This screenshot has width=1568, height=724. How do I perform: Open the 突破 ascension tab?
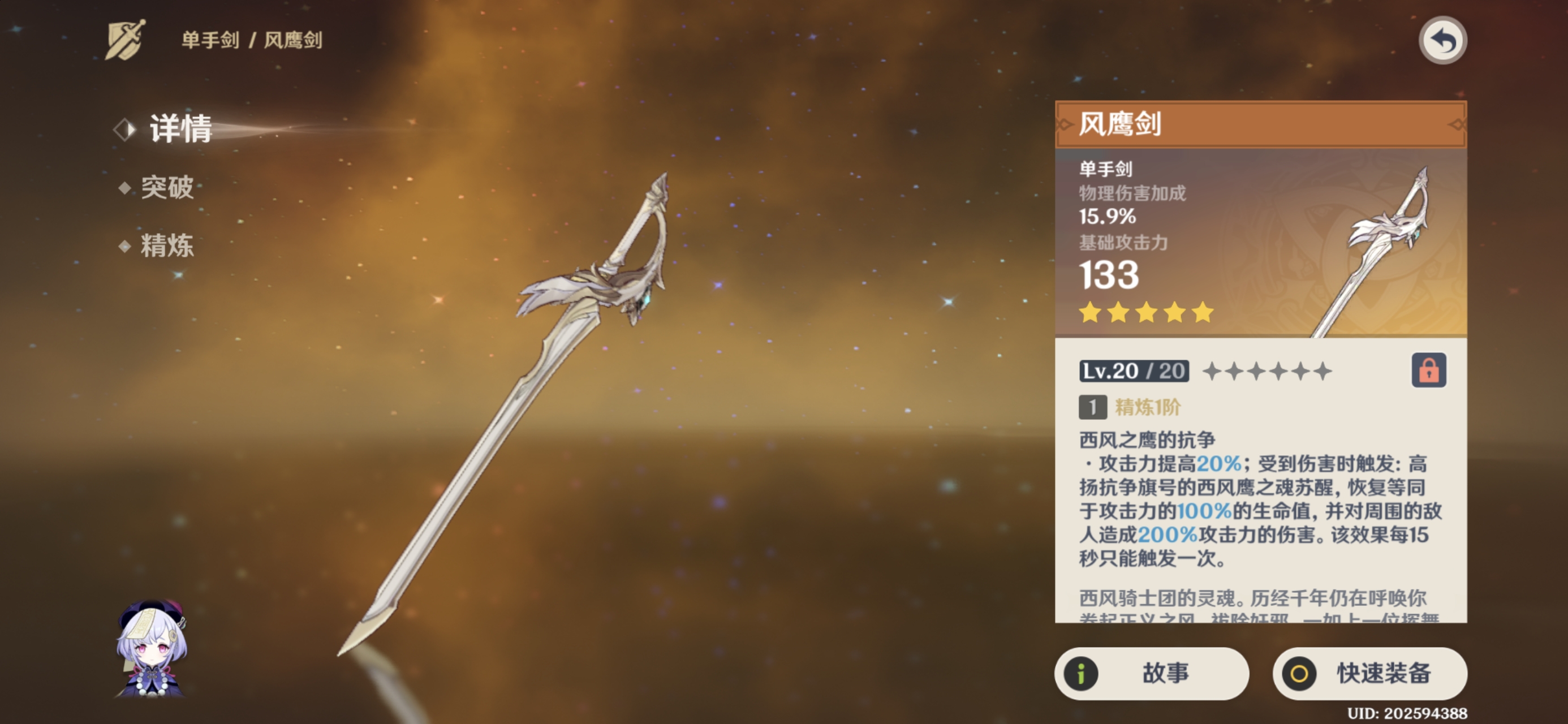167,187
